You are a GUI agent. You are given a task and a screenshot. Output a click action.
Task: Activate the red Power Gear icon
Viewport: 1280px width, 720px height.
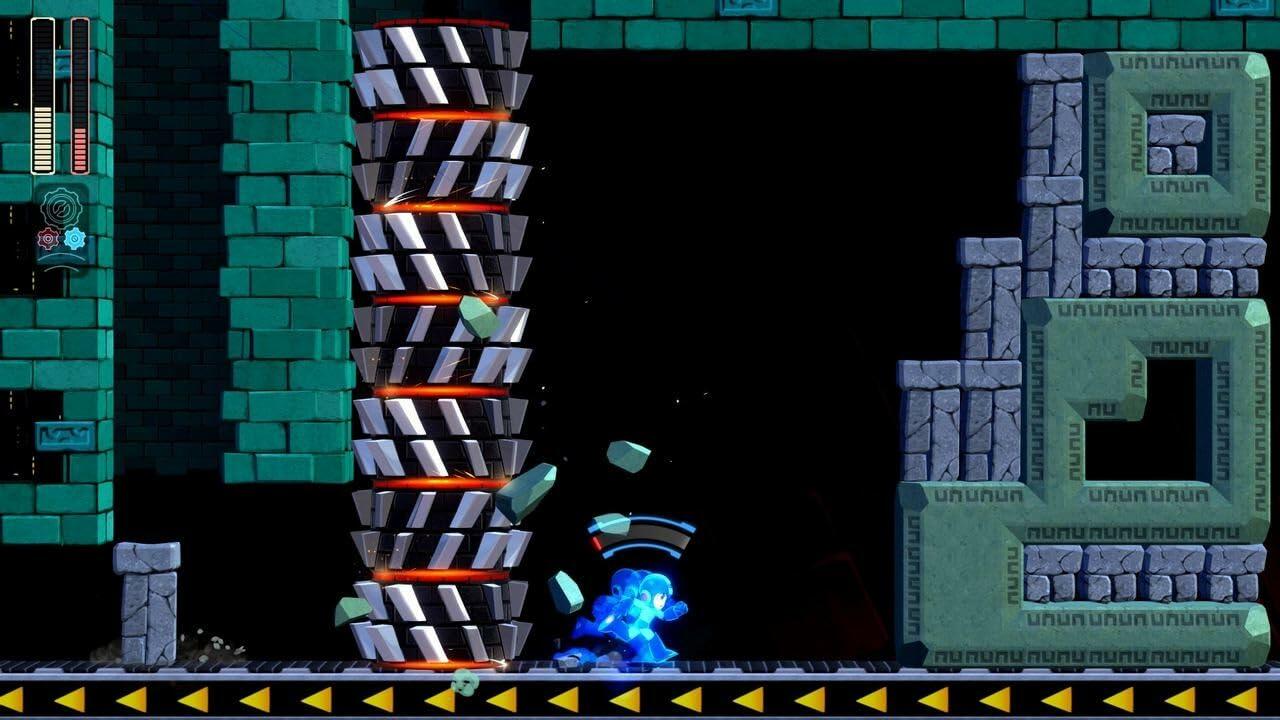46,239
